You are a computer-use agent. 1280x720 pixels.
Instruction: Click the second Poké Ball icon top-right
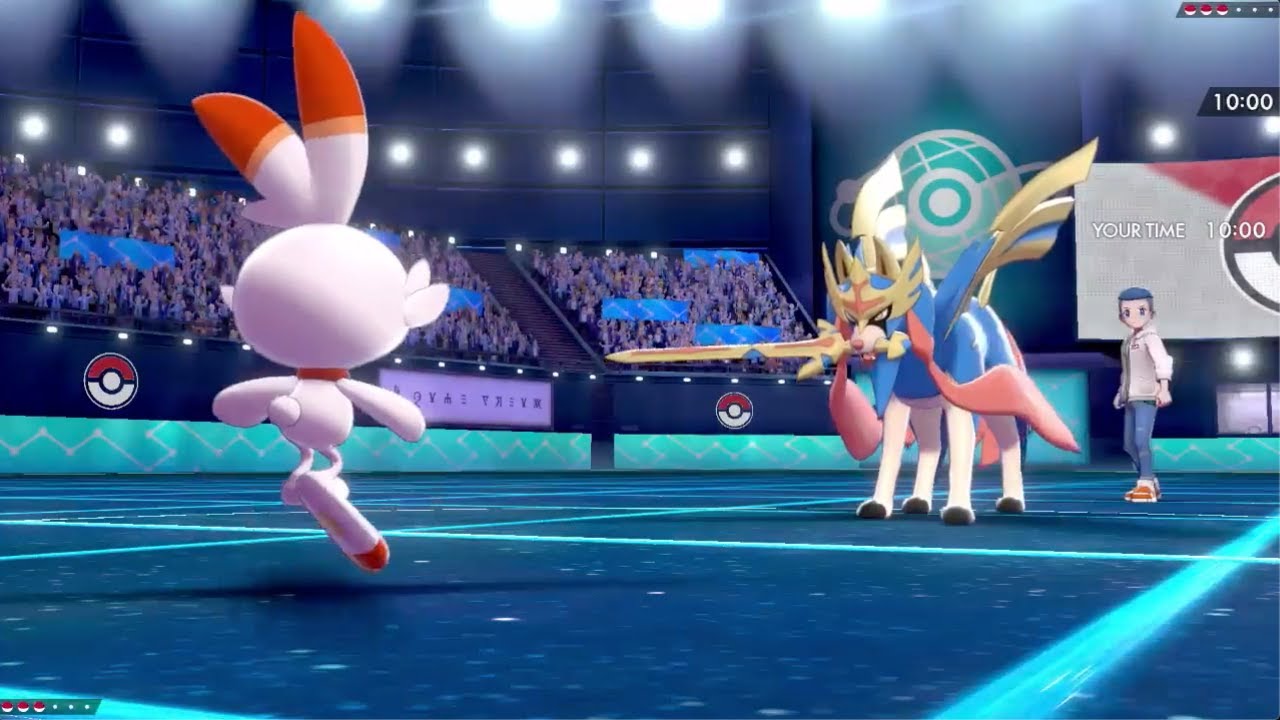point(1206,10)
